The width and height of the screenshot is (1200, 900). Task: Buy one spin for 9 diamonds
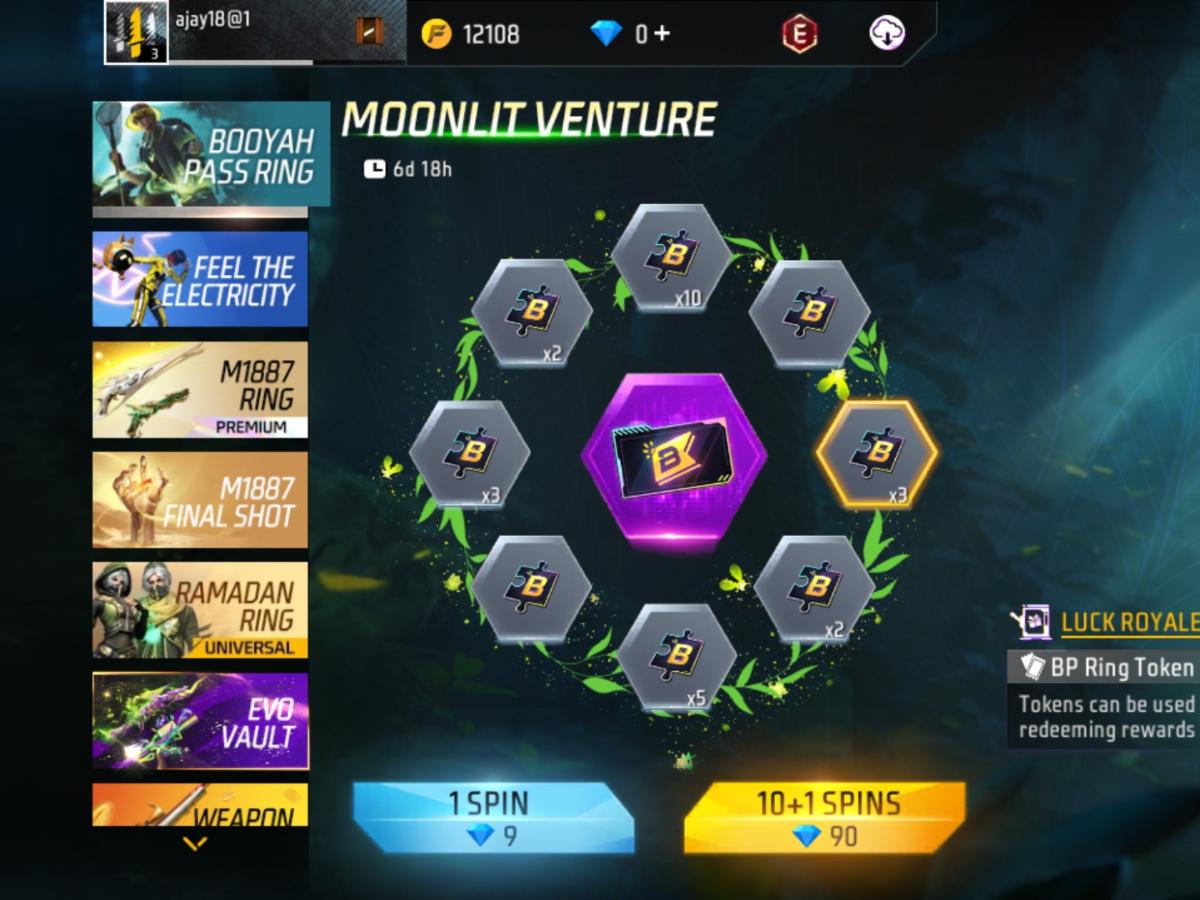pos(493,817)
